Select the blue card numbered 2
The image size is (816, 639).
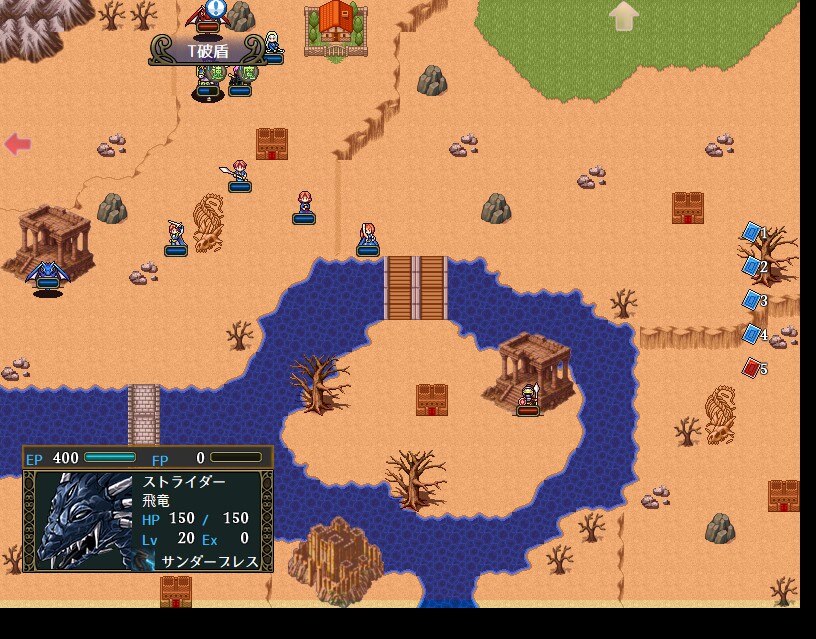pyautogui.click(x=752, y=266)
